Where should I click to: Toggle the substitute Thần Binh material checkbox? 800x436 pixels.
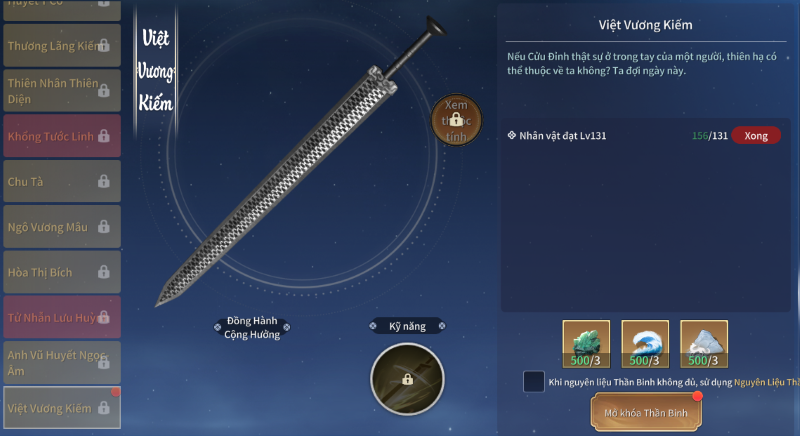point(534,382)
